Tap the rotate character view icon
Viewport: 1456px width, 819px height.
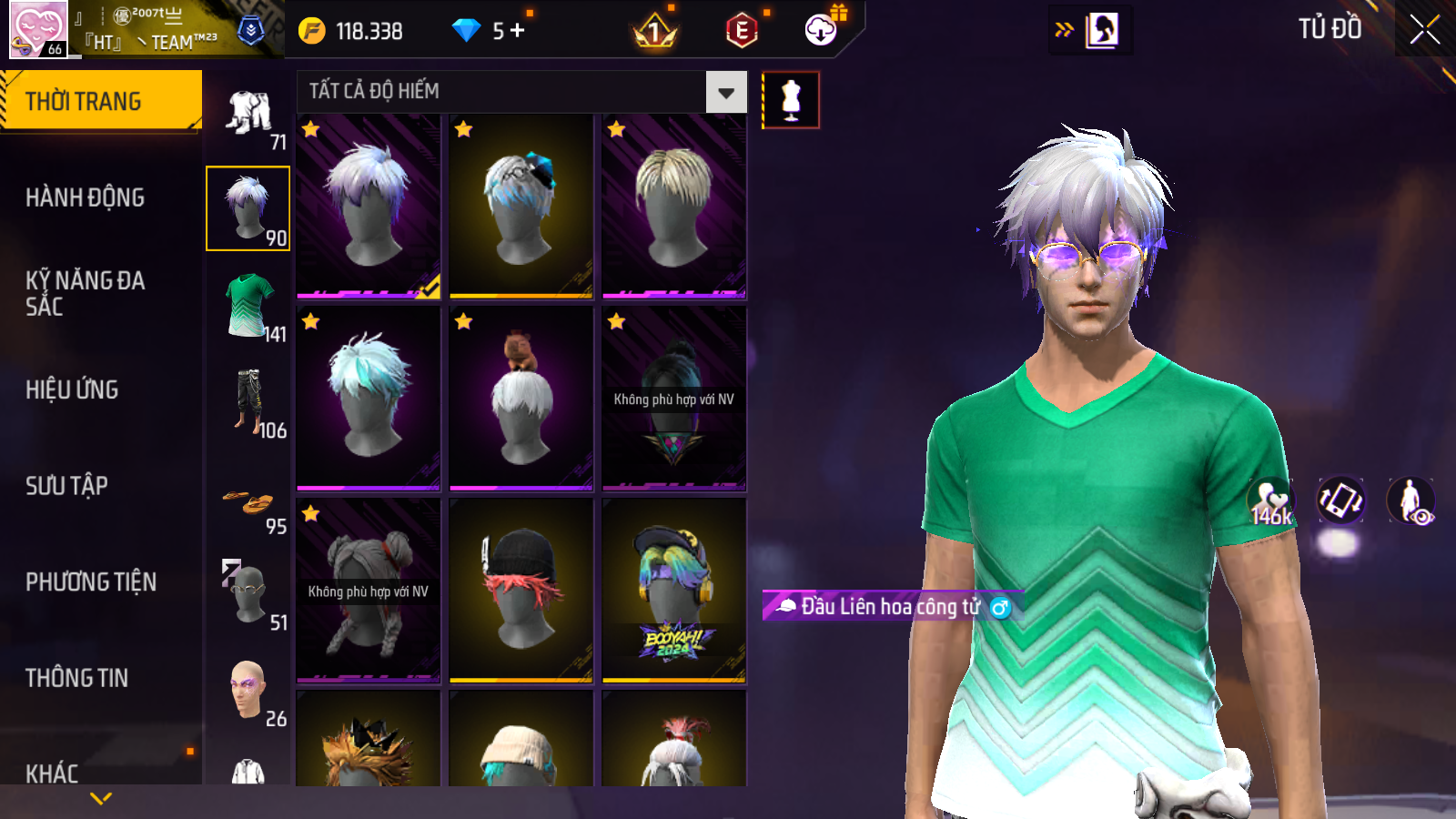click(x=1340, y=500)
